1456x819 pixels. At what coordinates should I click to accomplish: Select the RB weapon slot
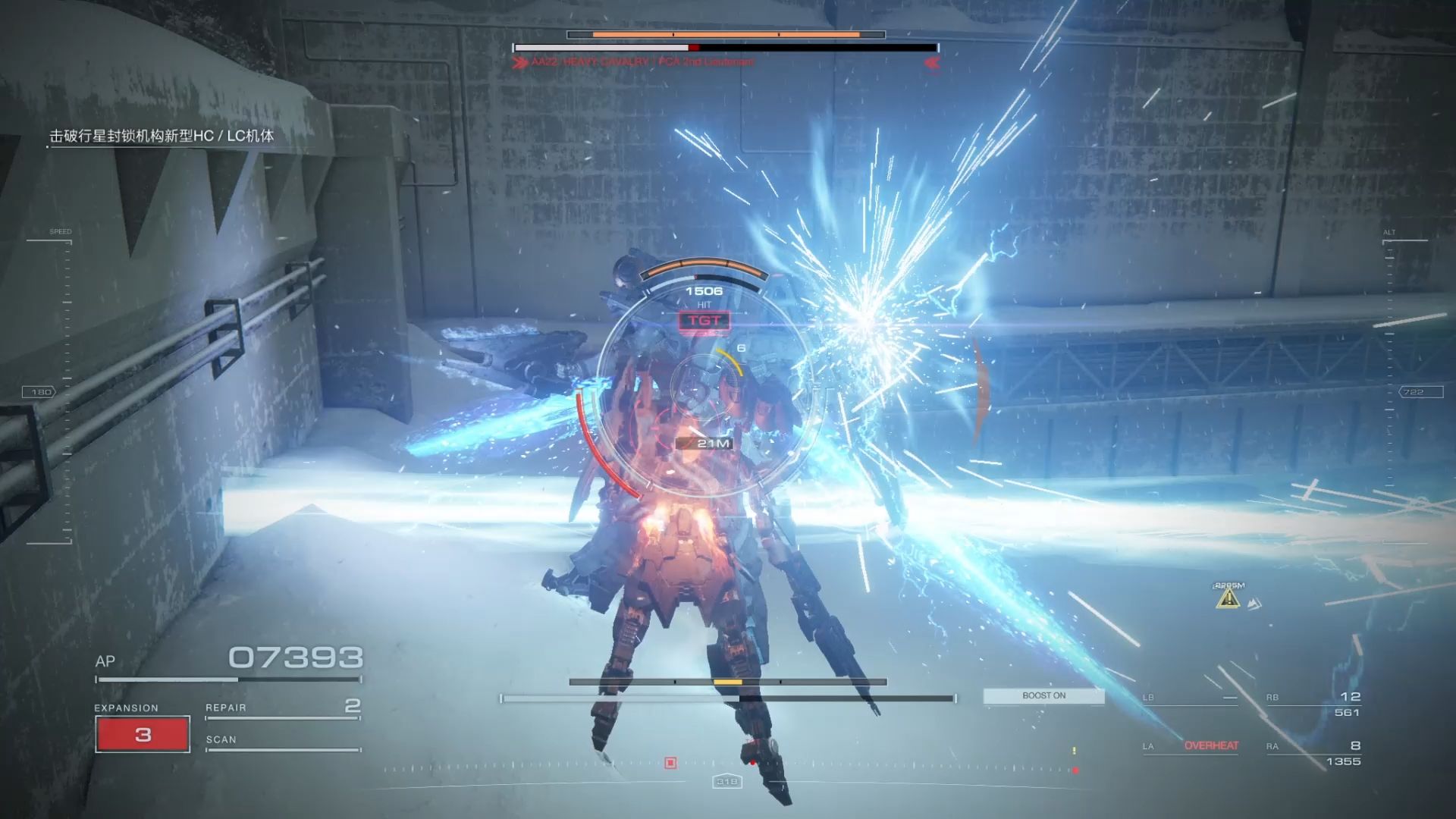(1313, 704)
